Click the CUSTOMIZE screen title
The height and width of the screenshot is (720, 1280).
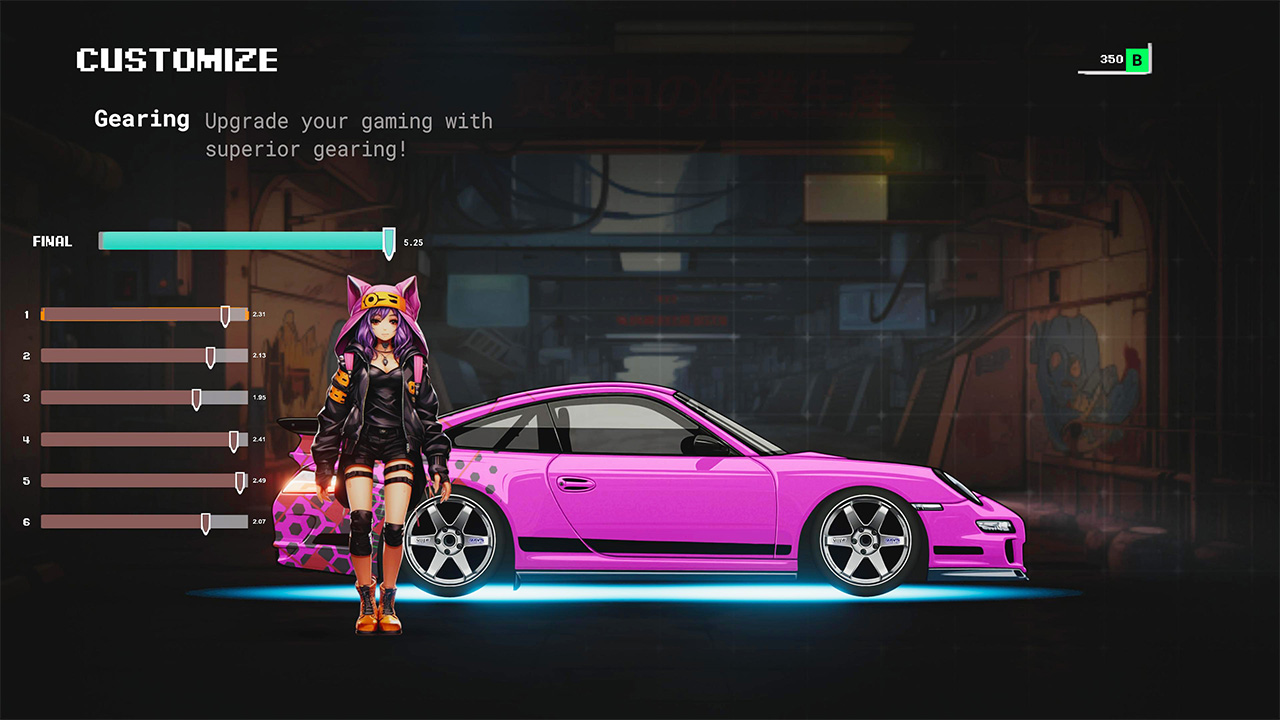point(176,59)
